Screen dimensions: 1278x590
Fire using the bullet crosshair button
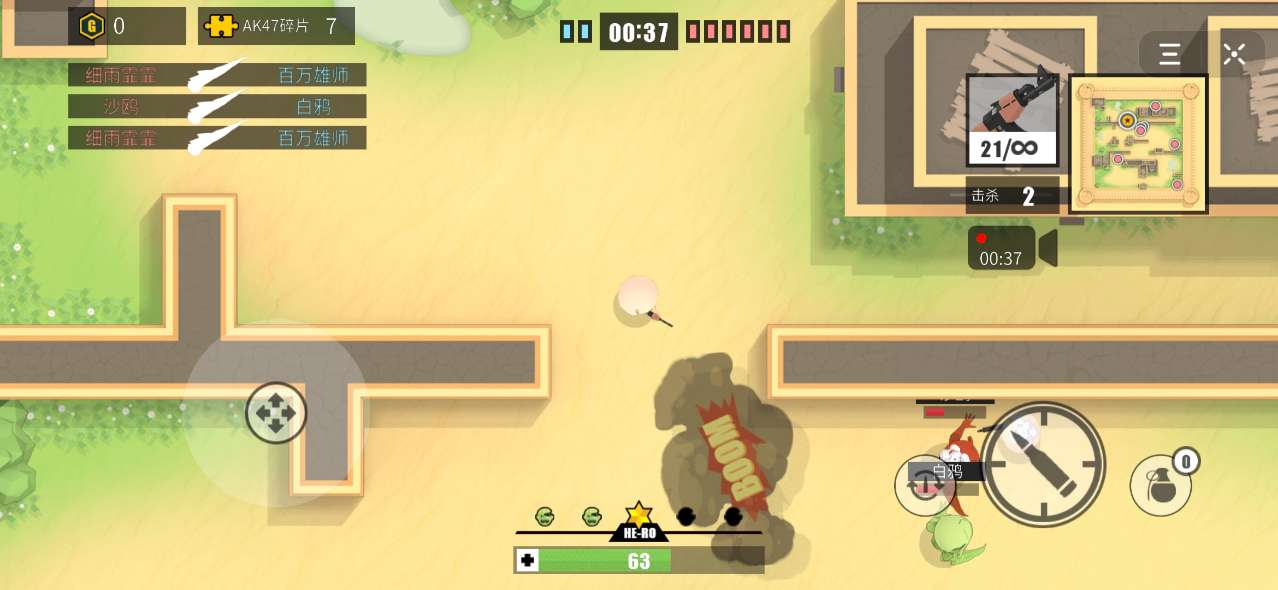coord(1042,464)
